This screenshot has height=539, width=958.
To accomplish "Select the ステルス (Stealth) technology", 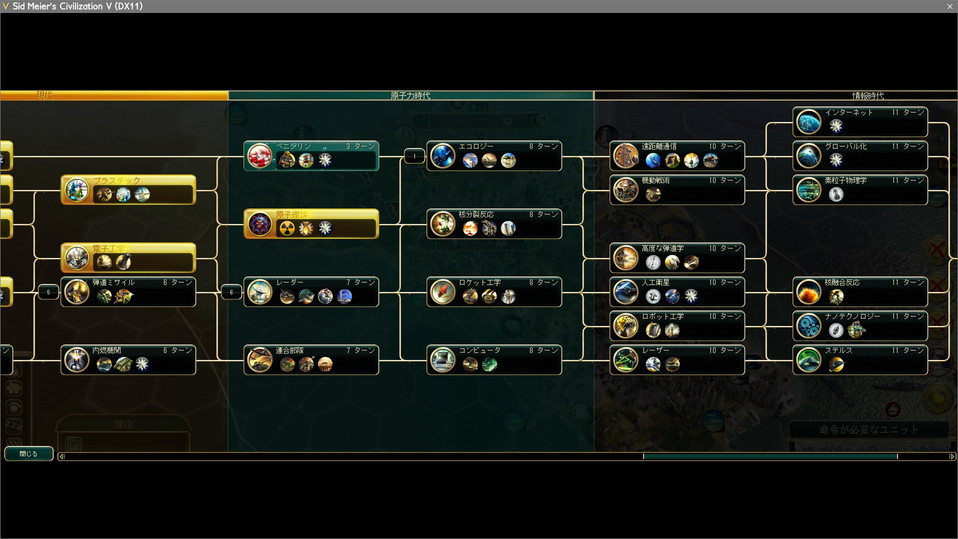I will (x=861, y=359).
